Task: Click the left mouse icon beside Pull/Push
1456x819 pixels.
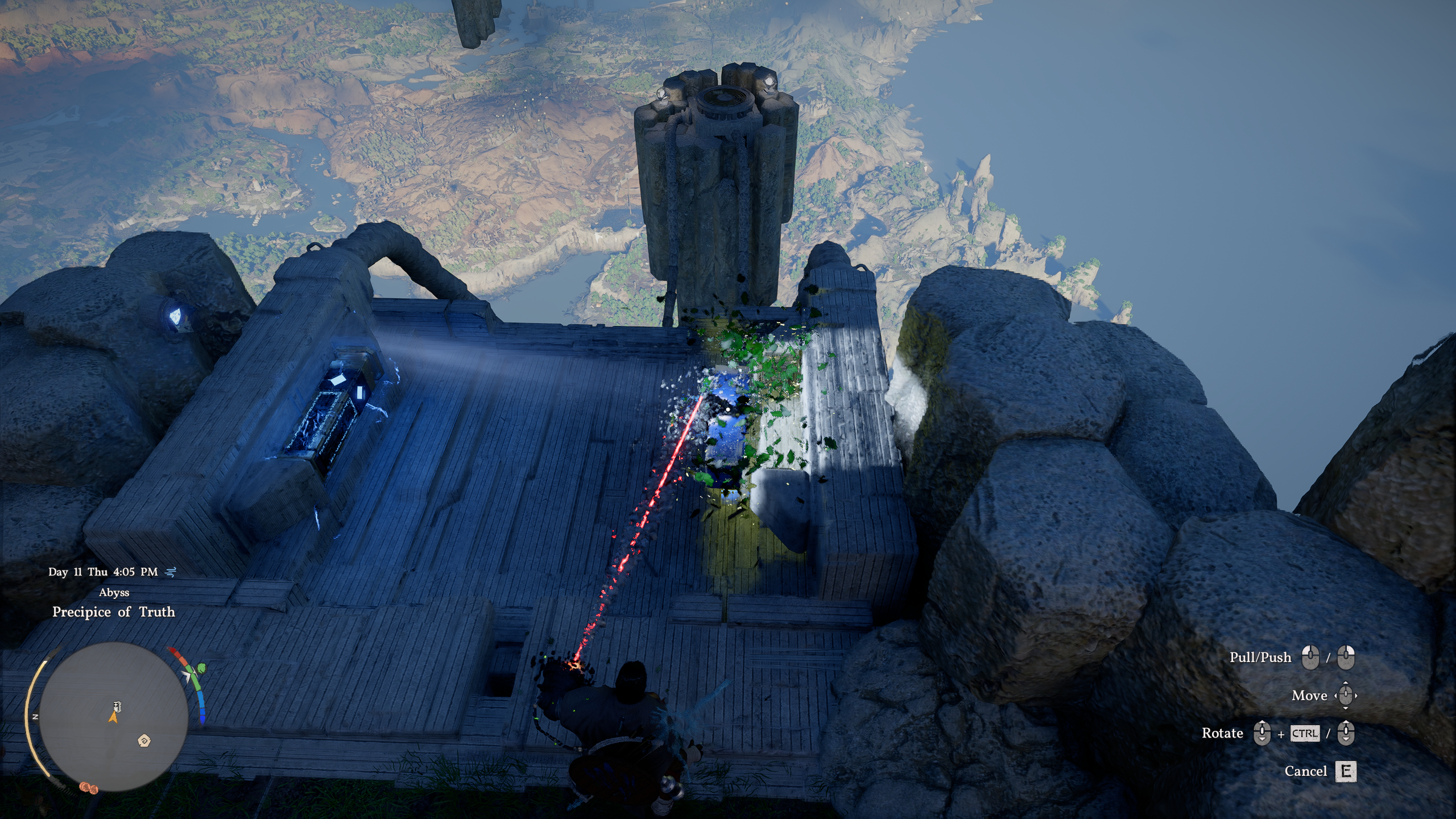Action: tap(1310, 657)
